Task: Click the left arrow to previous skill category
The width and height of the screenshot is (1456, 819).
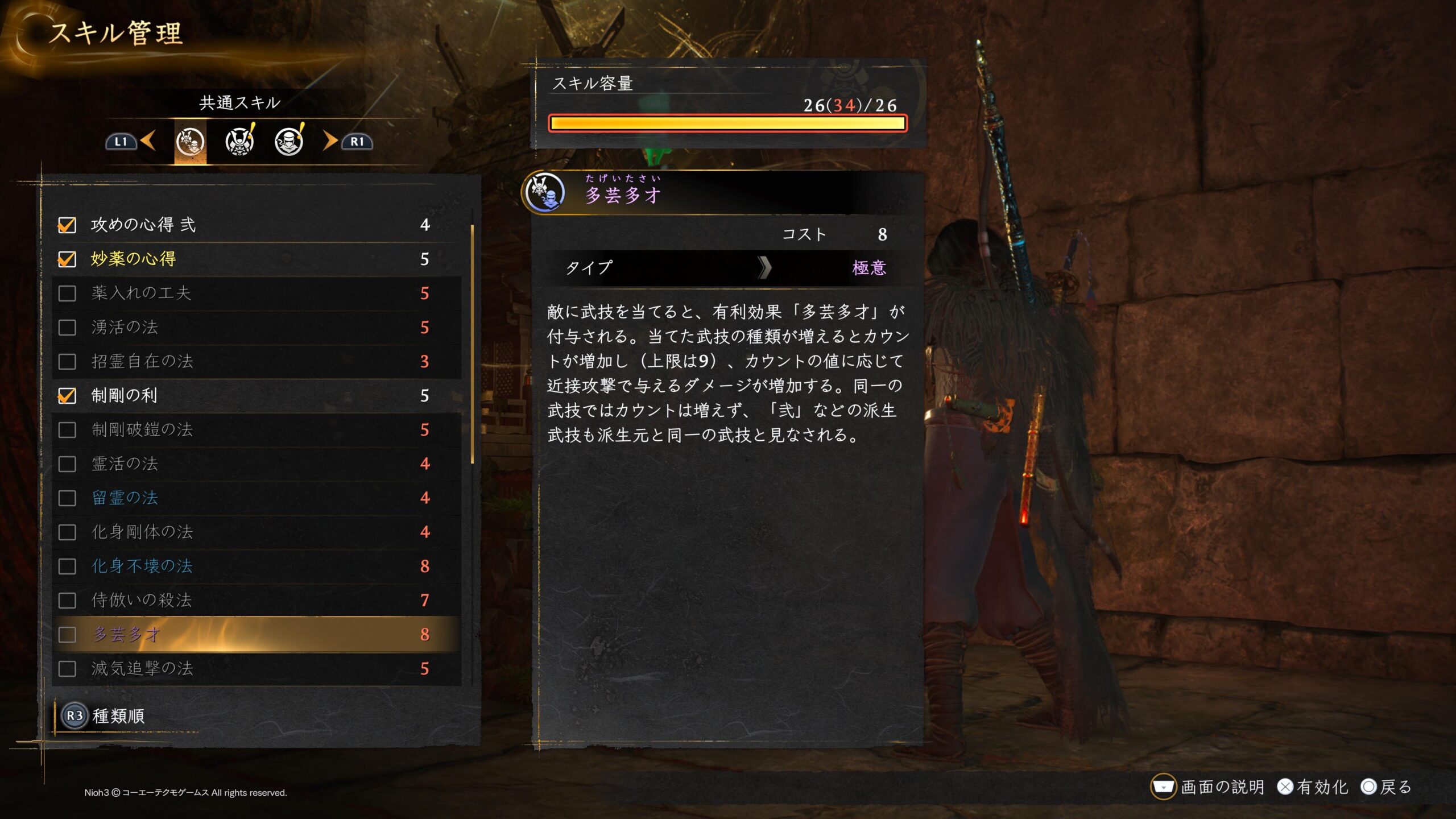Action: coord(148,141)
